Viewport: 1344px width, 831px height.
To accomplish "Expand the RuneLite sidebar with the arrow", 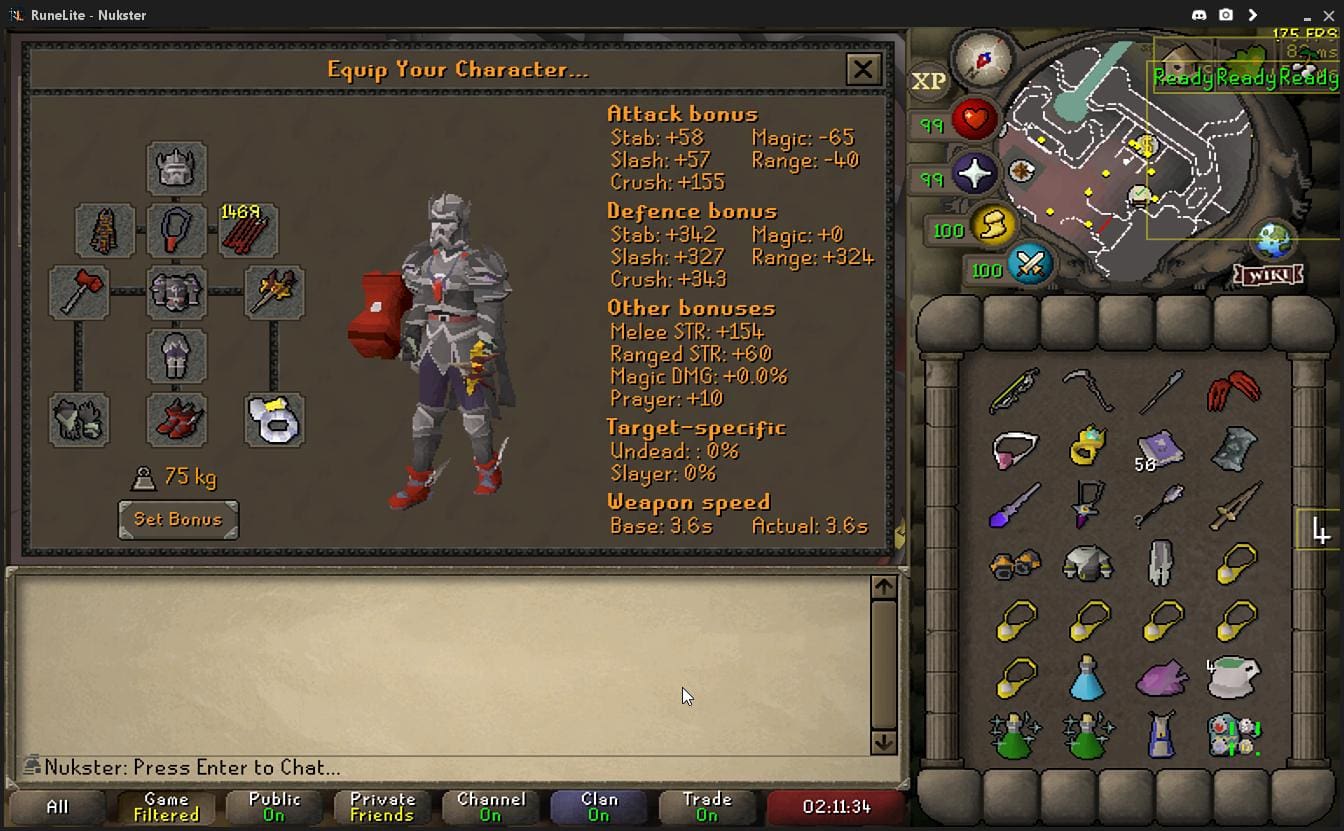I will click(x=1252, y=15).
